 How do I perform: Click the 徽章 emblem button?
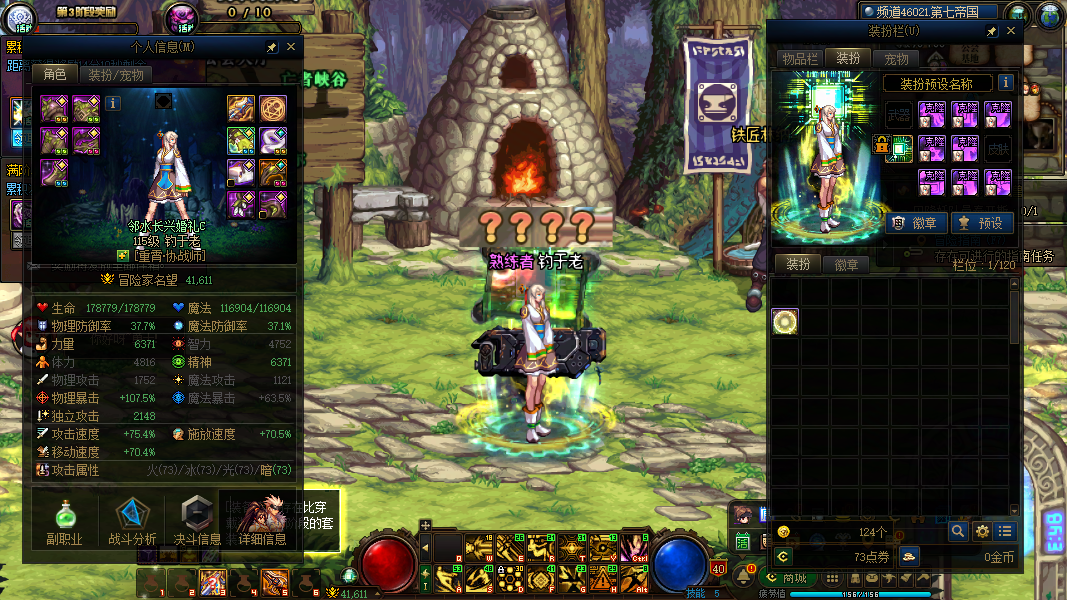[x=911, y=223]
